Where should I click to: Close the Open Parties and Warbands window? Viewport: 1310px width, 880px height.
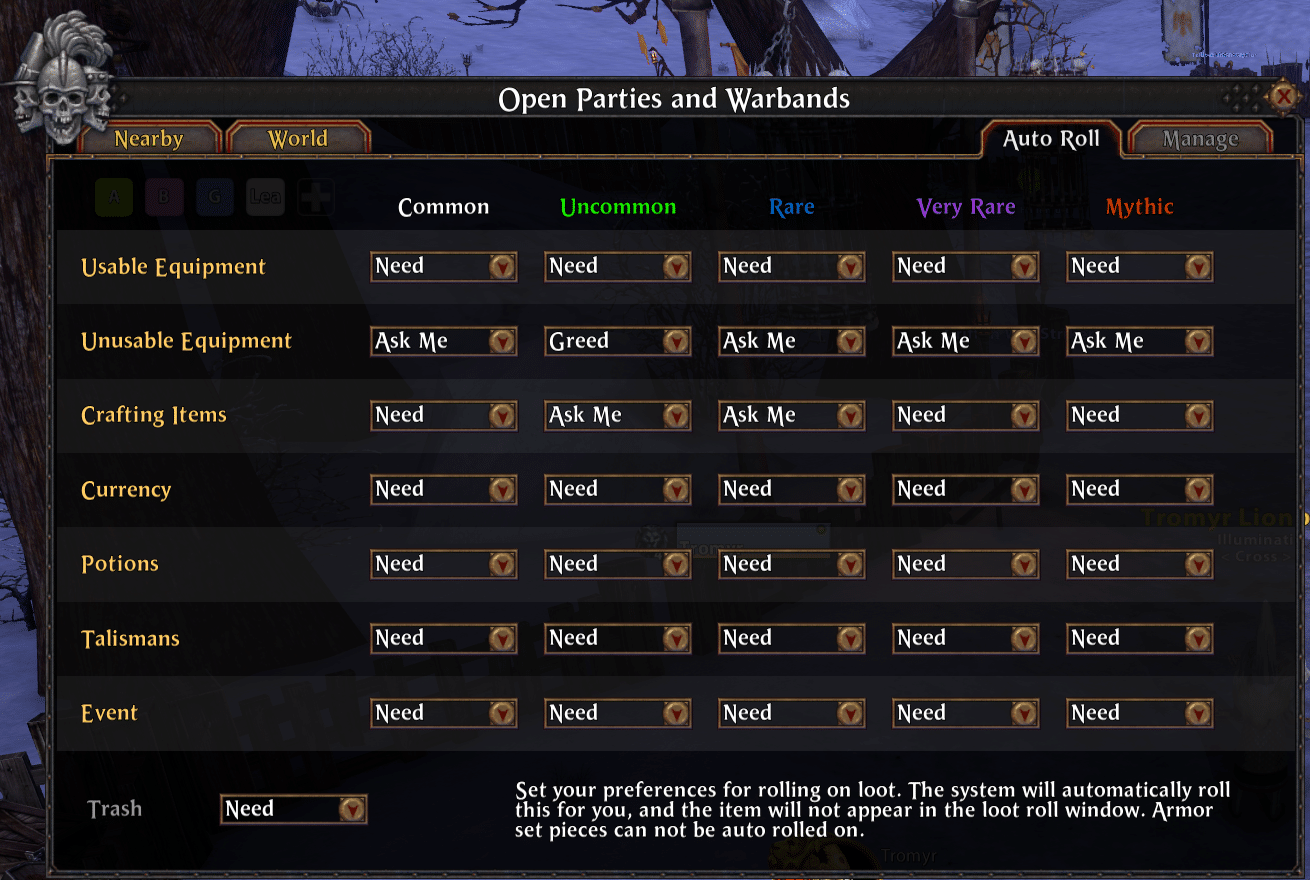coord(1283,96)
